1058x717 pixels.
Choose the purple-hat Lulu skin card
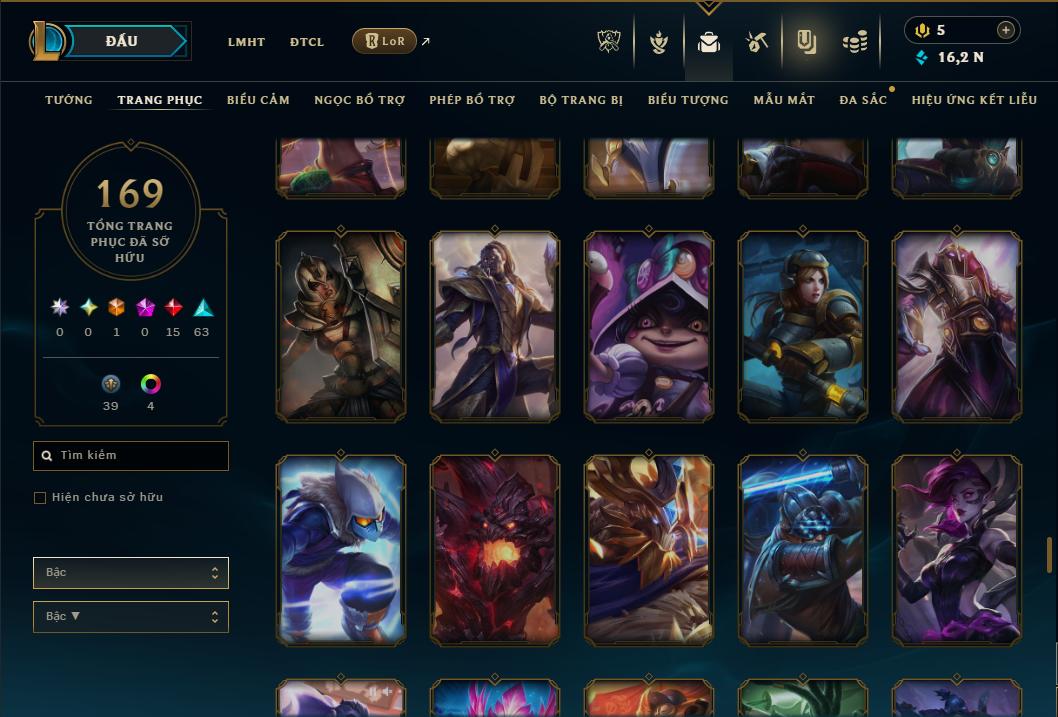click(649, 326)
